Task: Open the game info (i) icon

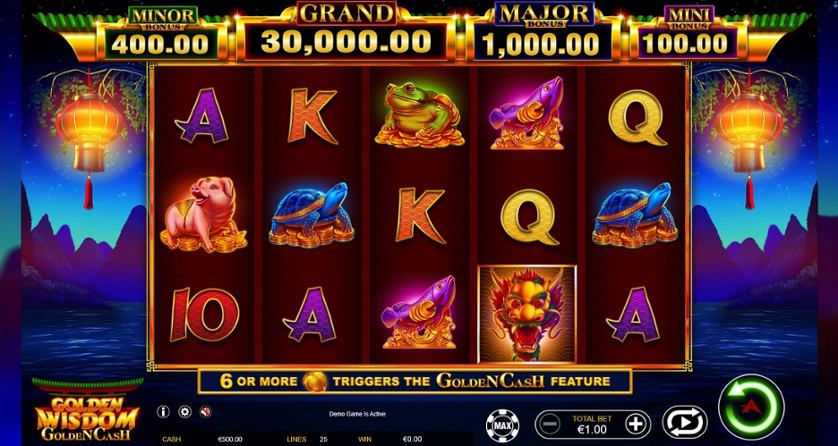Action: click(163, 411)
